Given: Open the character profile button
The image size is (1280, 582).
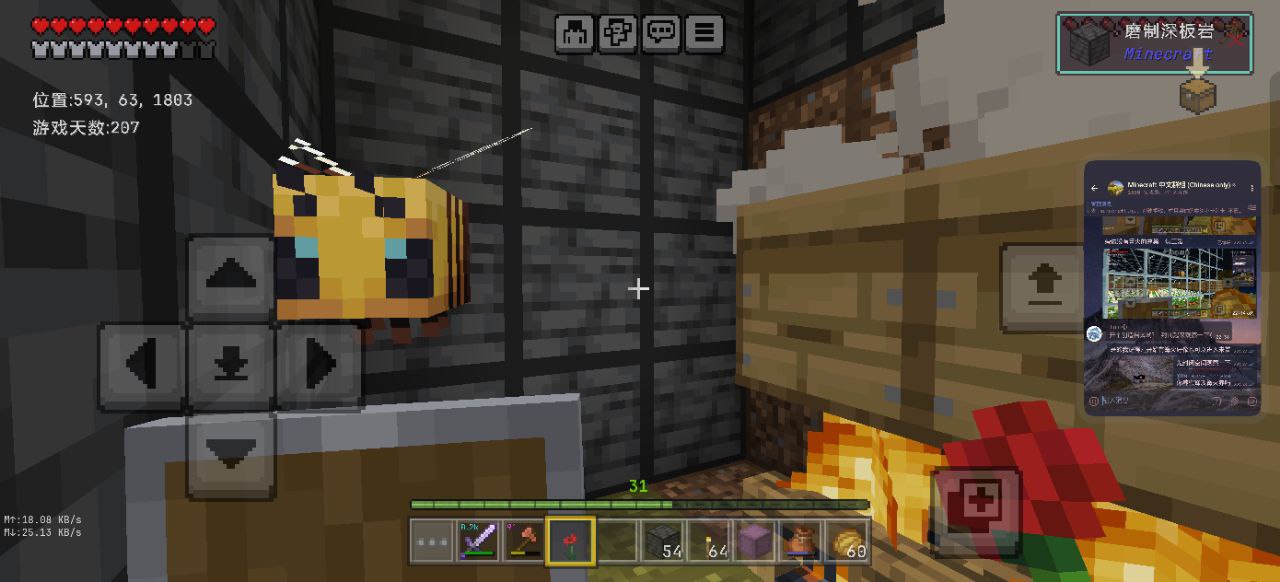Looking at the screenshot, I should [x=574, y=34].
